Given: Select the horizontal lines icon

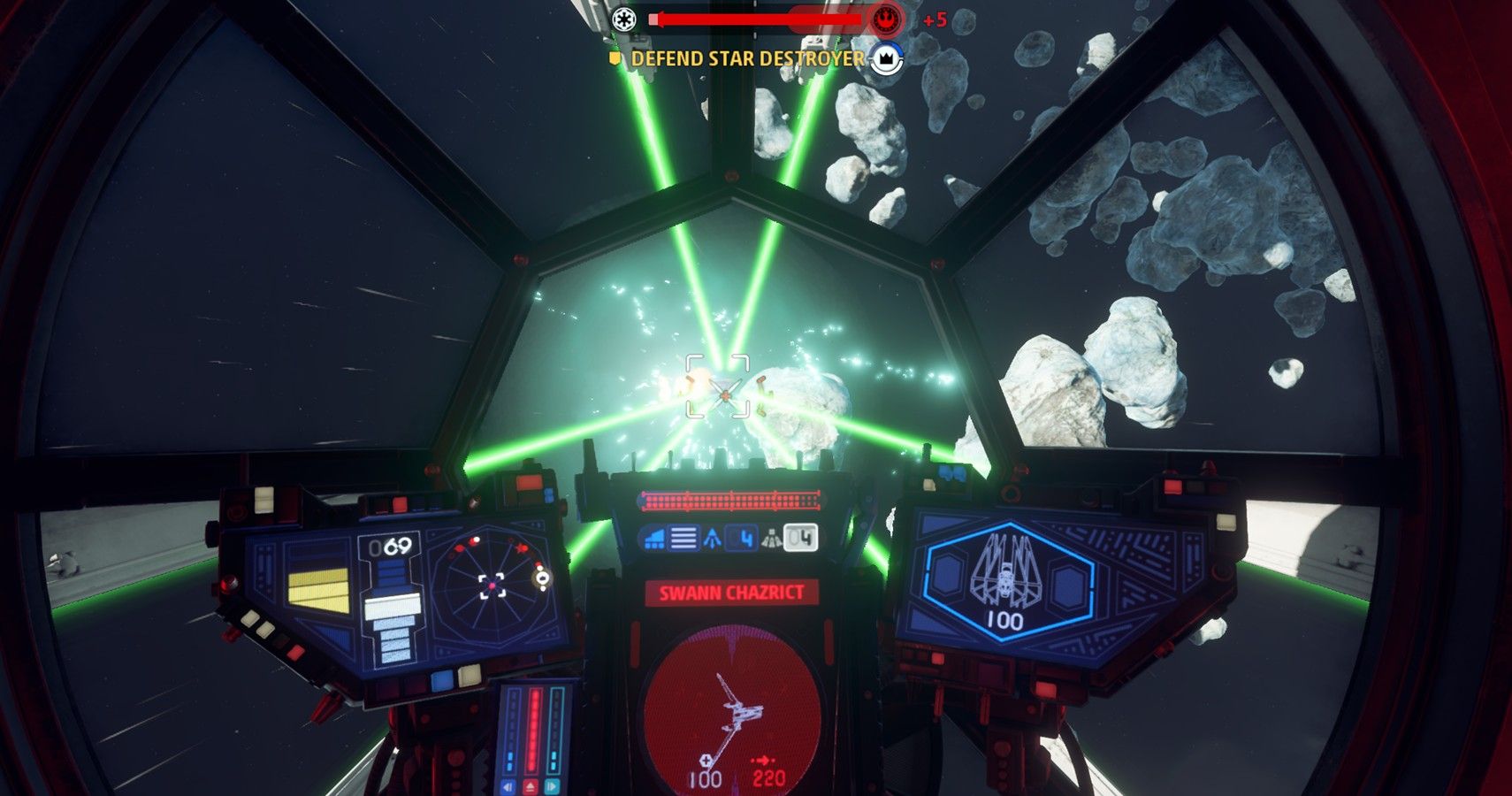Looking at the screenshot, I should (683, 538).
